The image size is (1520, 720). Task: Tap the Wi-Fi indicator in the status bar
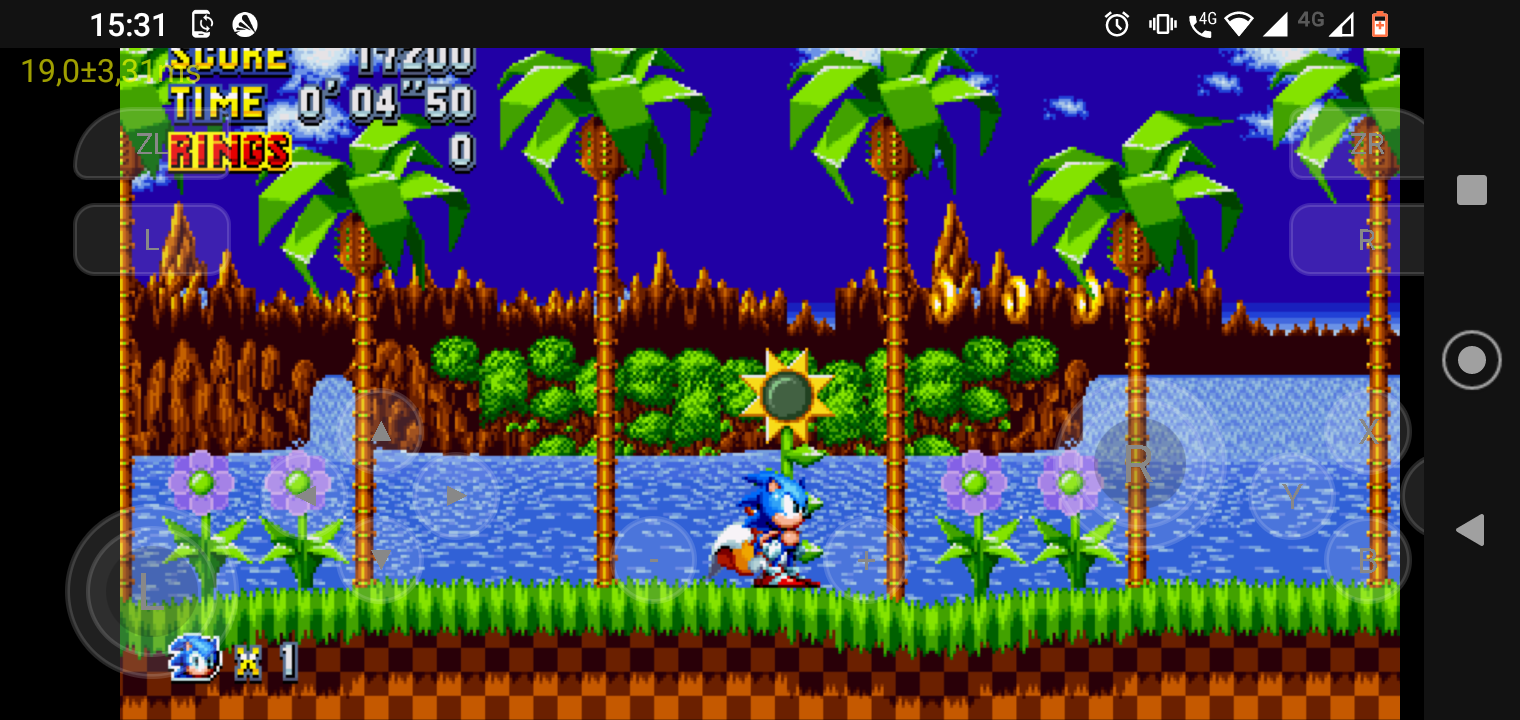[x=1240, y=23]
